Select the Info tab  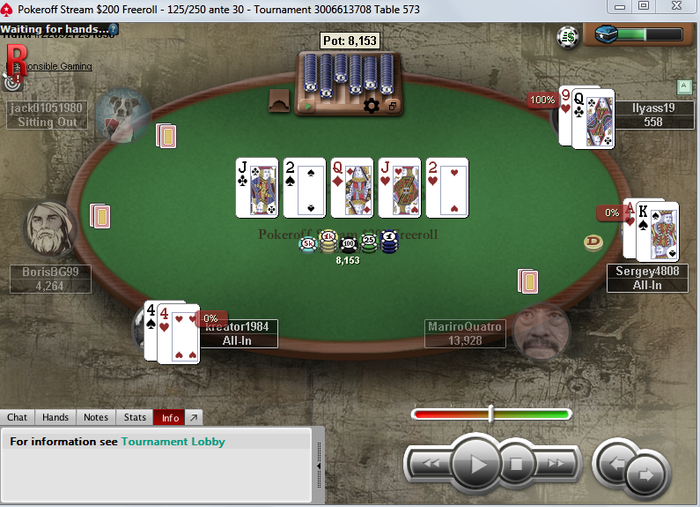point(170,418)
